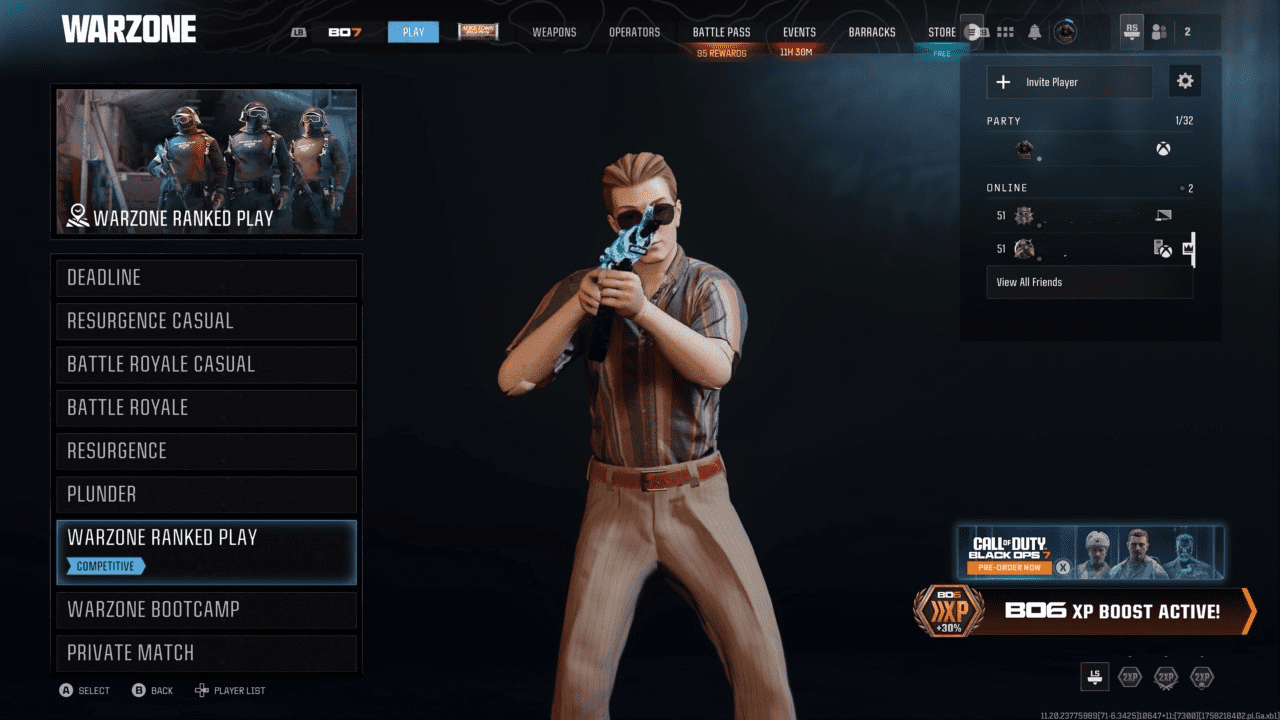Open the social panel settings gear
This screenshot has height=720, width=1280.
point(1185,81)
